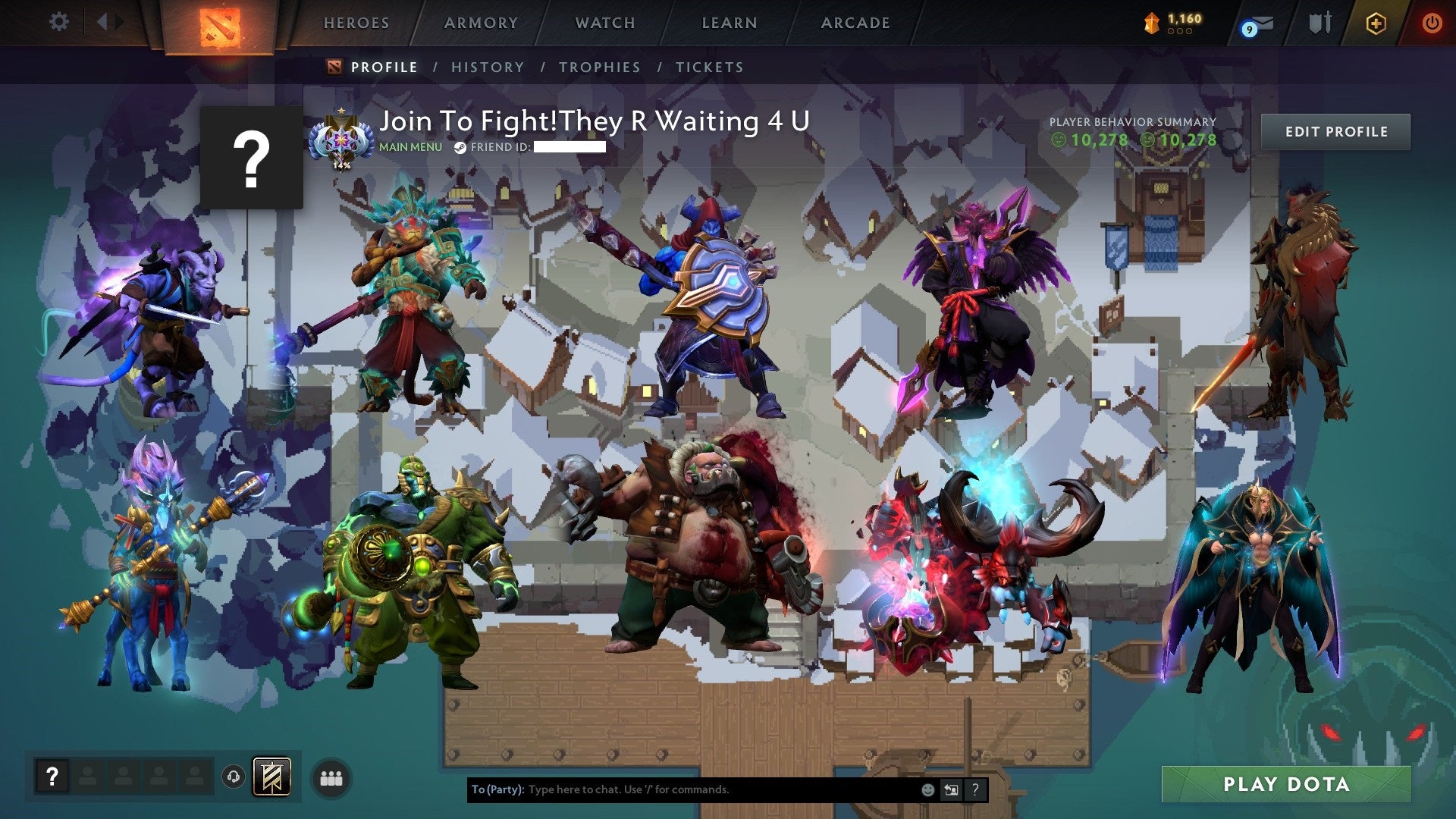The image size is (1456, 819).
Task: Click the party chat input field
Action: (682, 790)
